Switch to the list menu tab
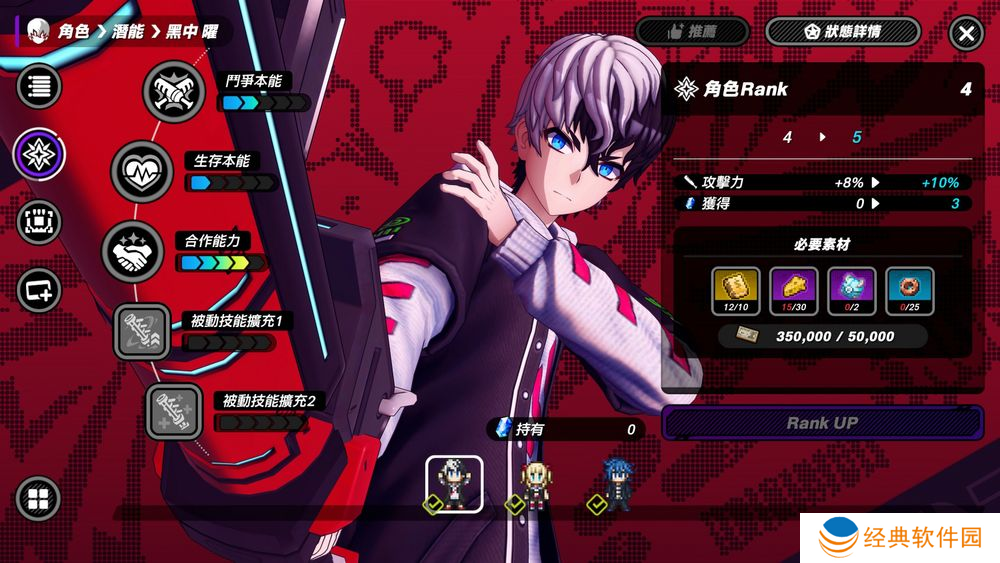This screenshot has height=563, width=1000. point(39,86)
